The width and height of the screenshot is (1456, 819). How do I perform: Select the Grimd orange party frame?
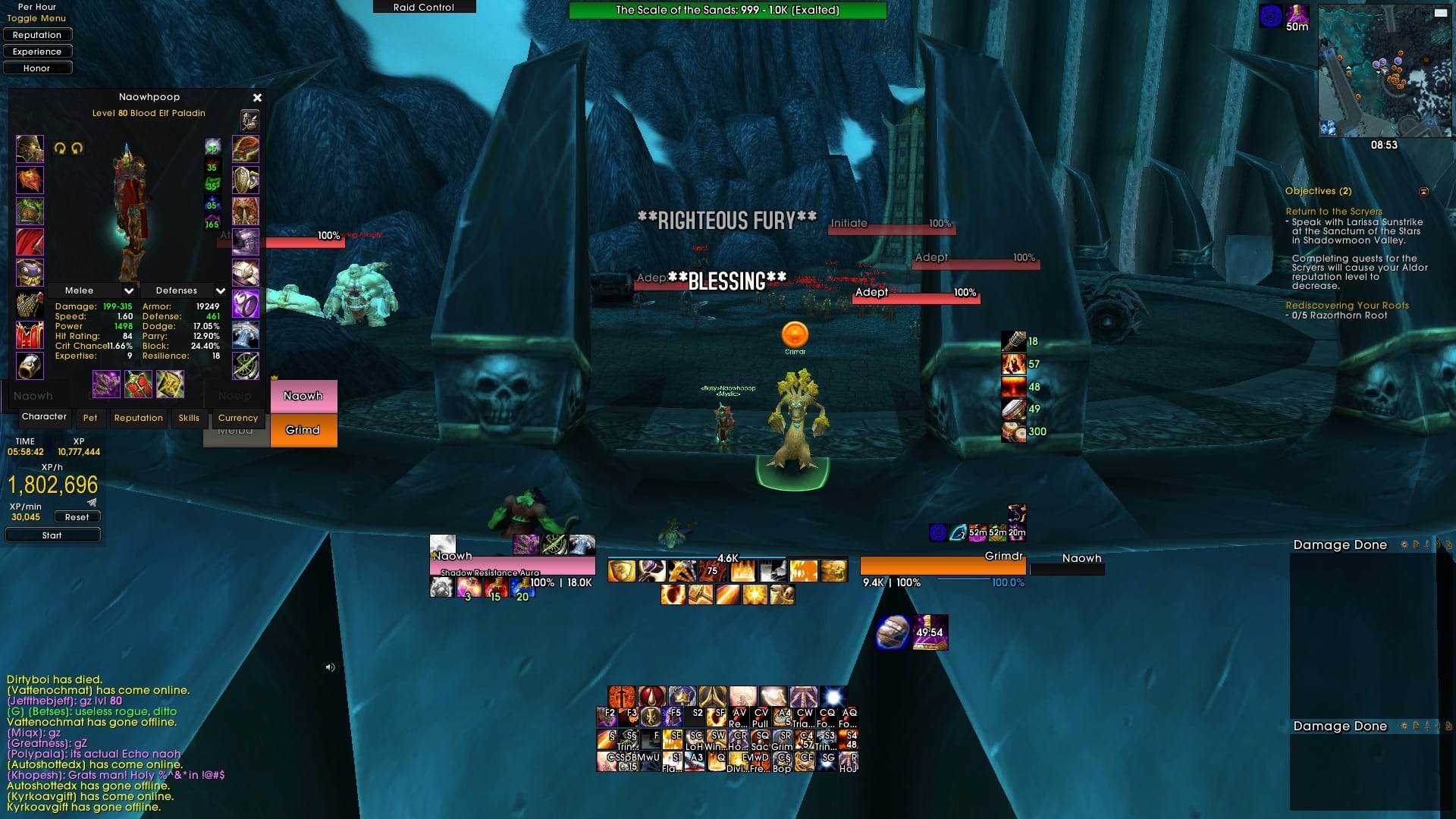point(303,430)
